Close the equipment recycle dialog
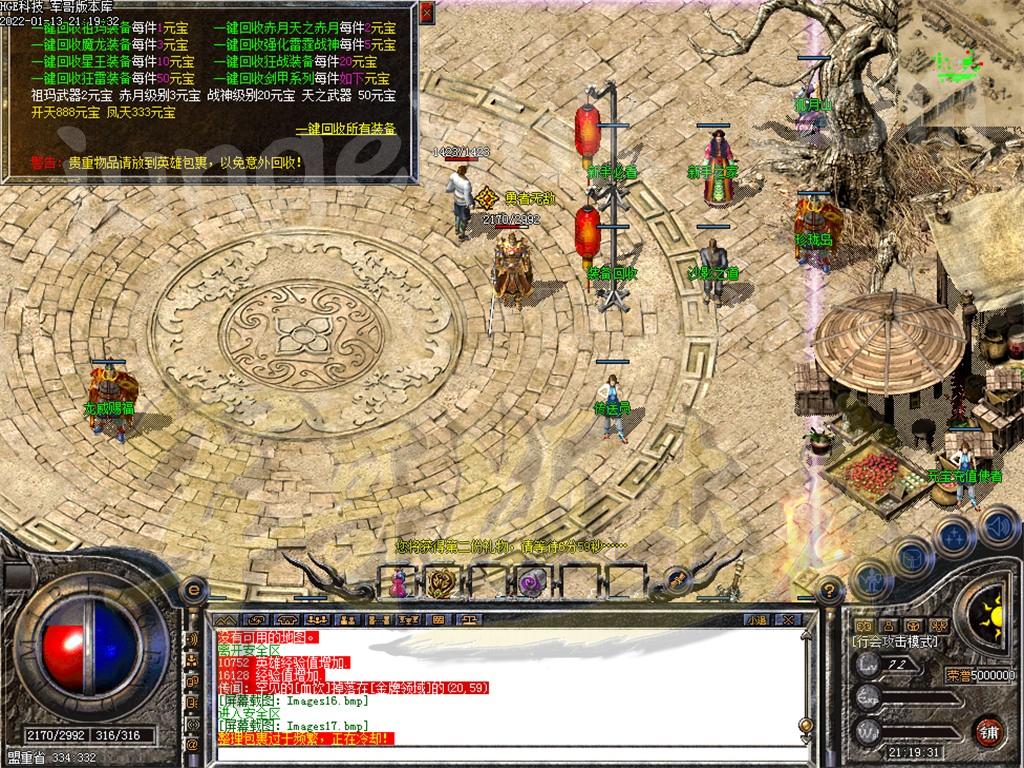This screenshot has height=768, width=1024. click(x=427, y=13)
